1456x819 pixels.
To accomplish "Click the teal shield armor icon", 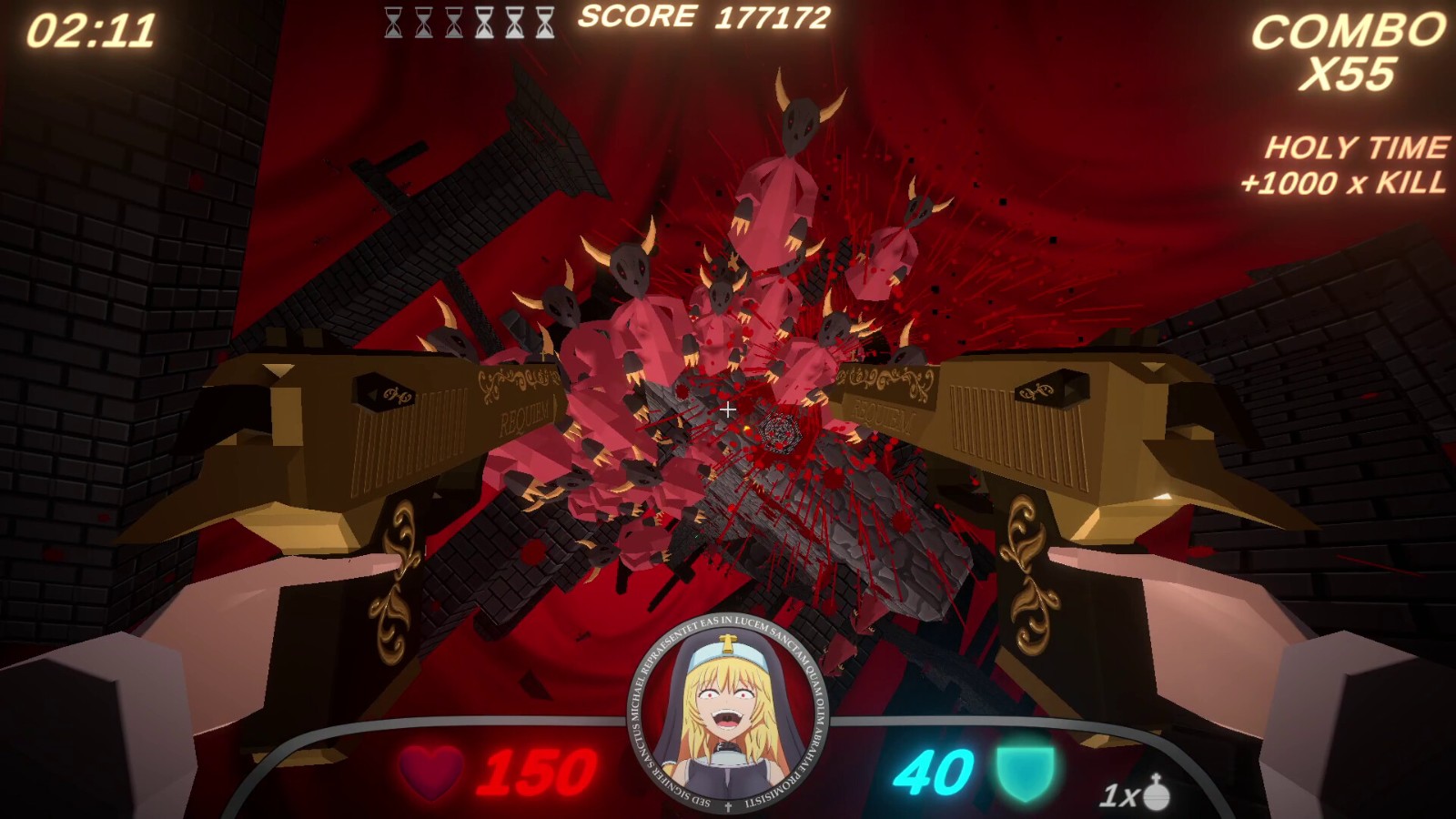I will click(1026, 773).
